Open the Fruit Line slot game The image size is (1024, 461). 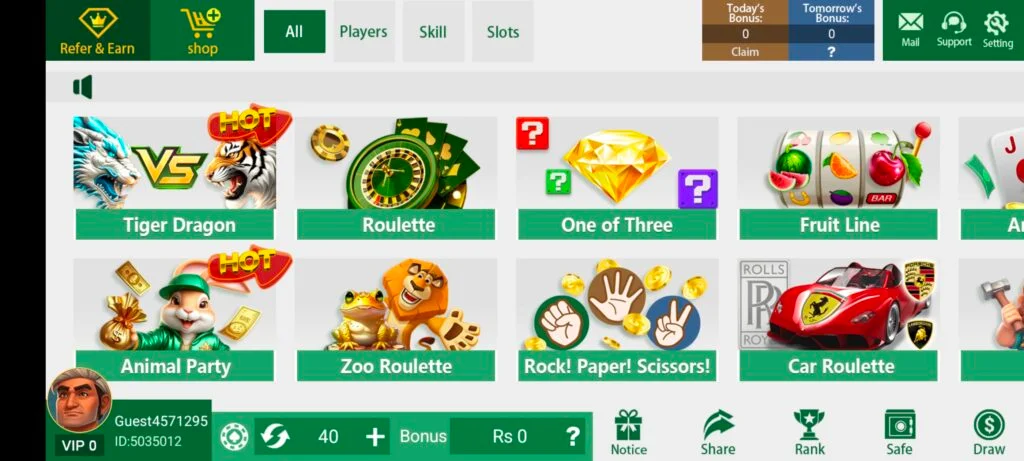click(839, 178)
